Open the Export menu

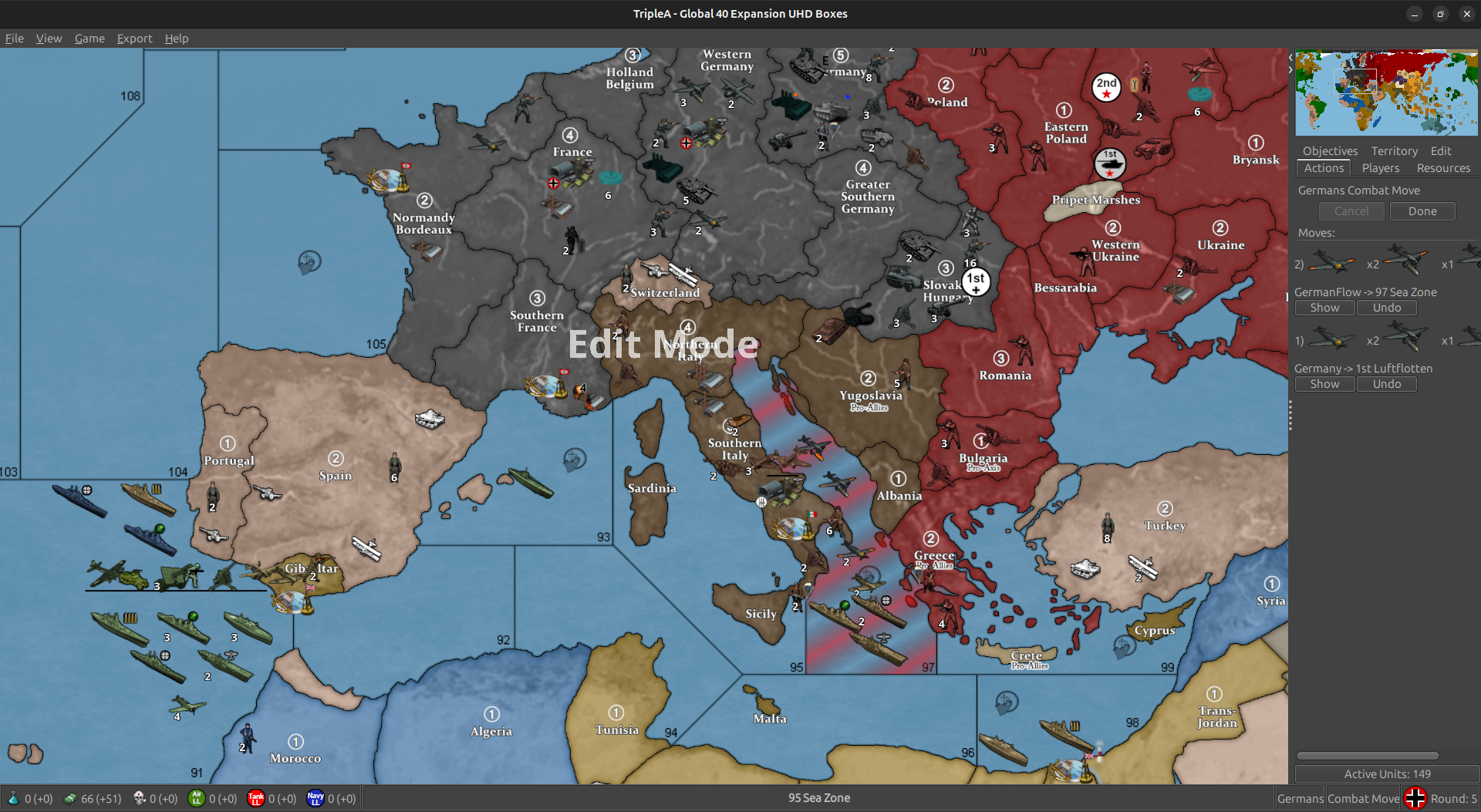[134, 39]
